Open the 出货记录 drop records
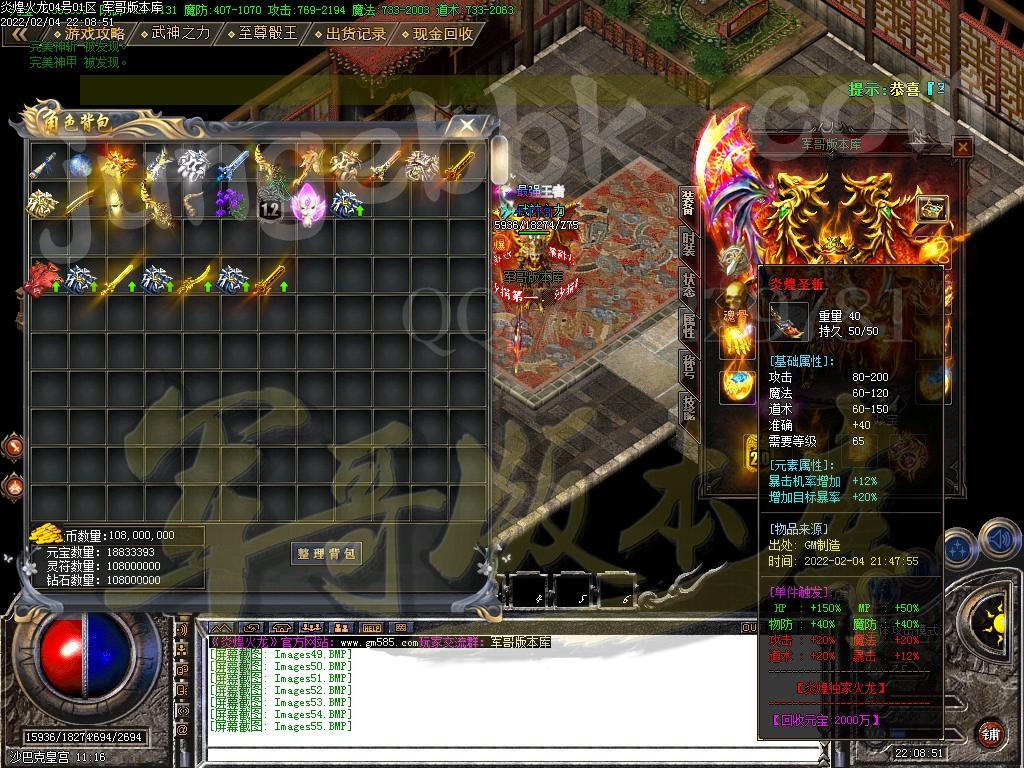This screenshot has width=1024, height=768. click(x=349, y=33)
